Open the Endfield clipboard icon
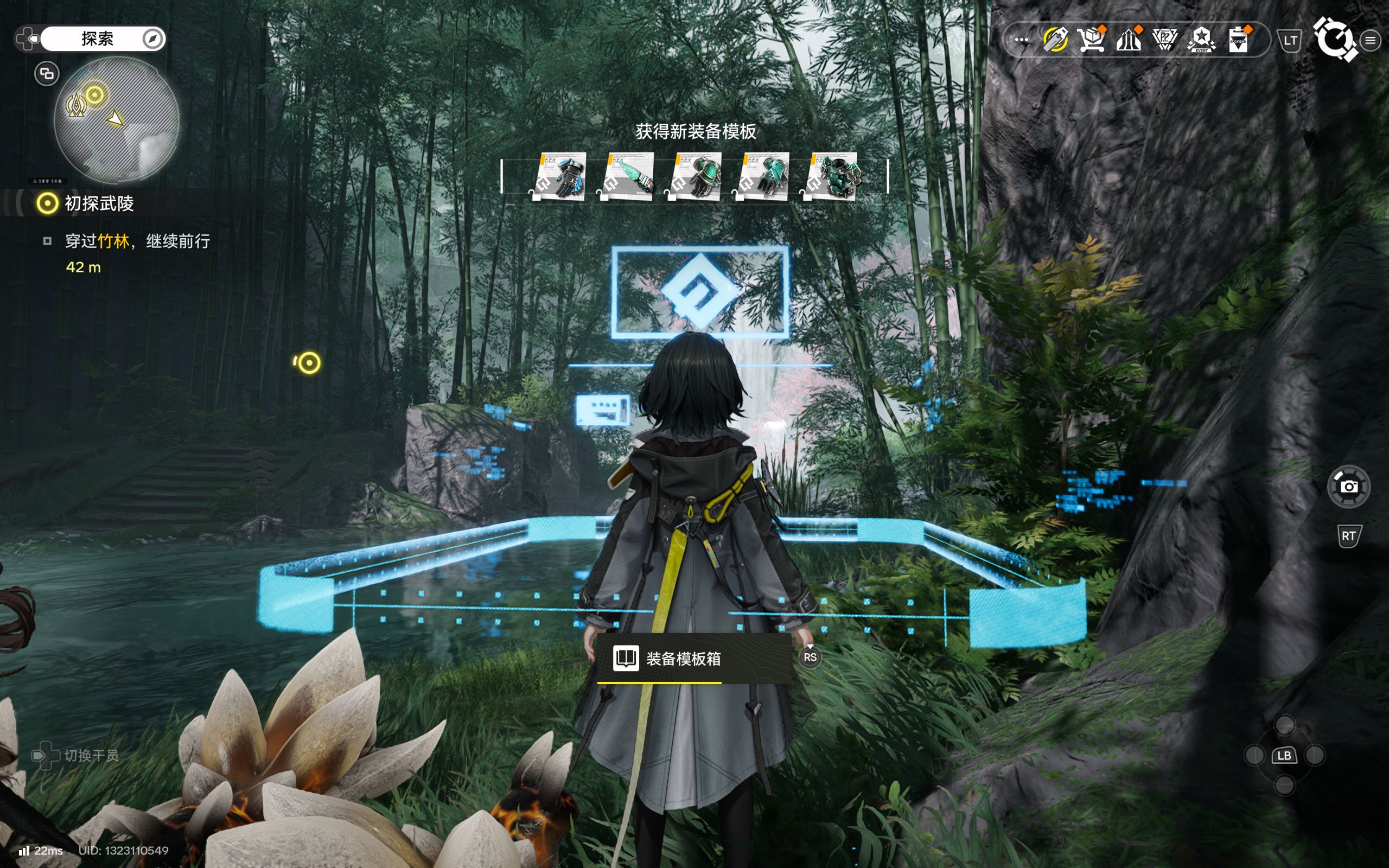The image size is (1389, 868). [x=1238, y=40]
